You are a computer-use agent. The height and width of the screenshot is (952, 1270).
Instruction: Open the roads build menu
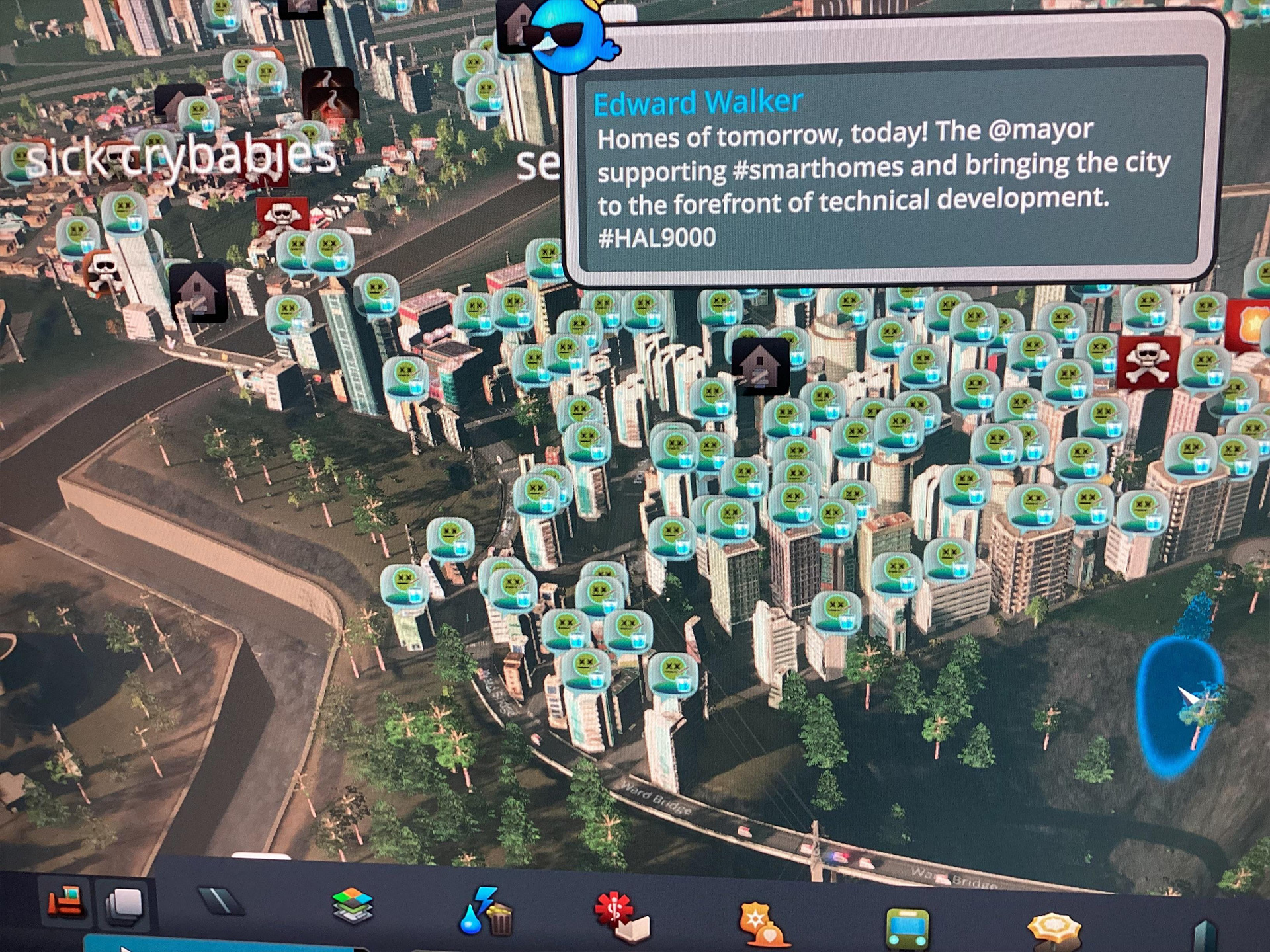[x=222, y=901]
